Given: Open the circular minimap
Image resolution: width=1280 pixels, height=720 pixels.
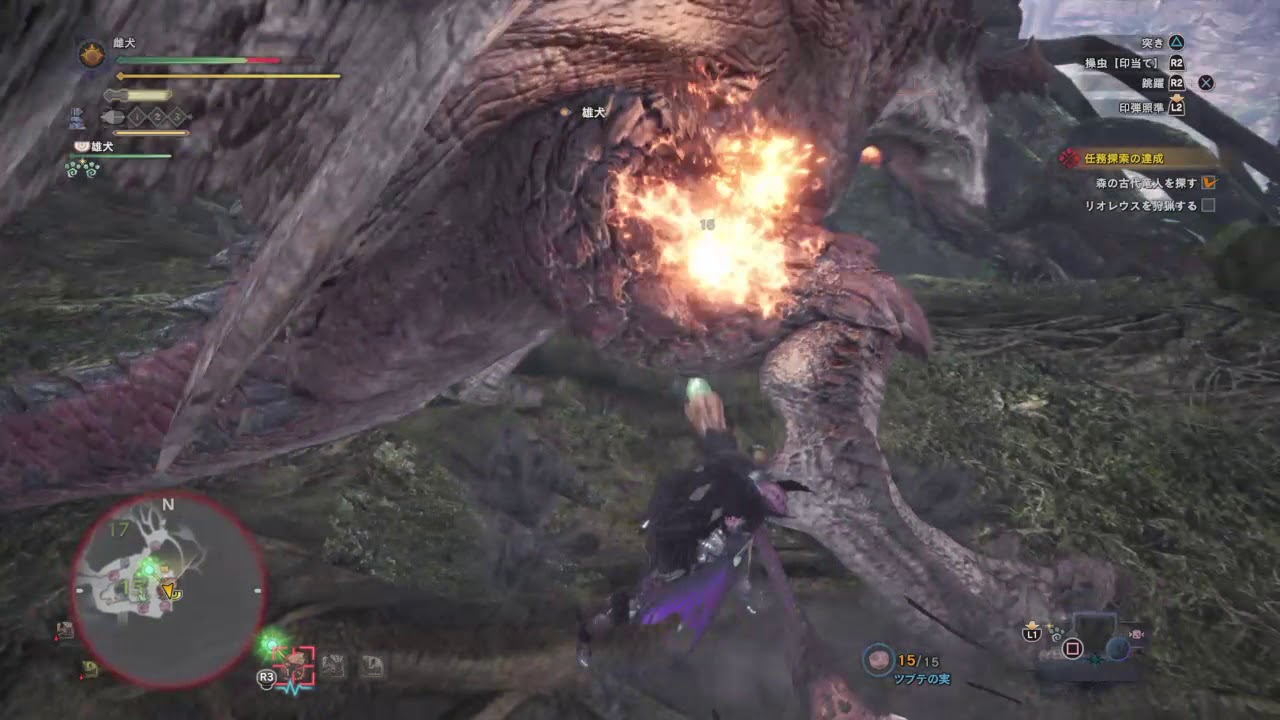Looking at the screenshot, I should point(168,590).
